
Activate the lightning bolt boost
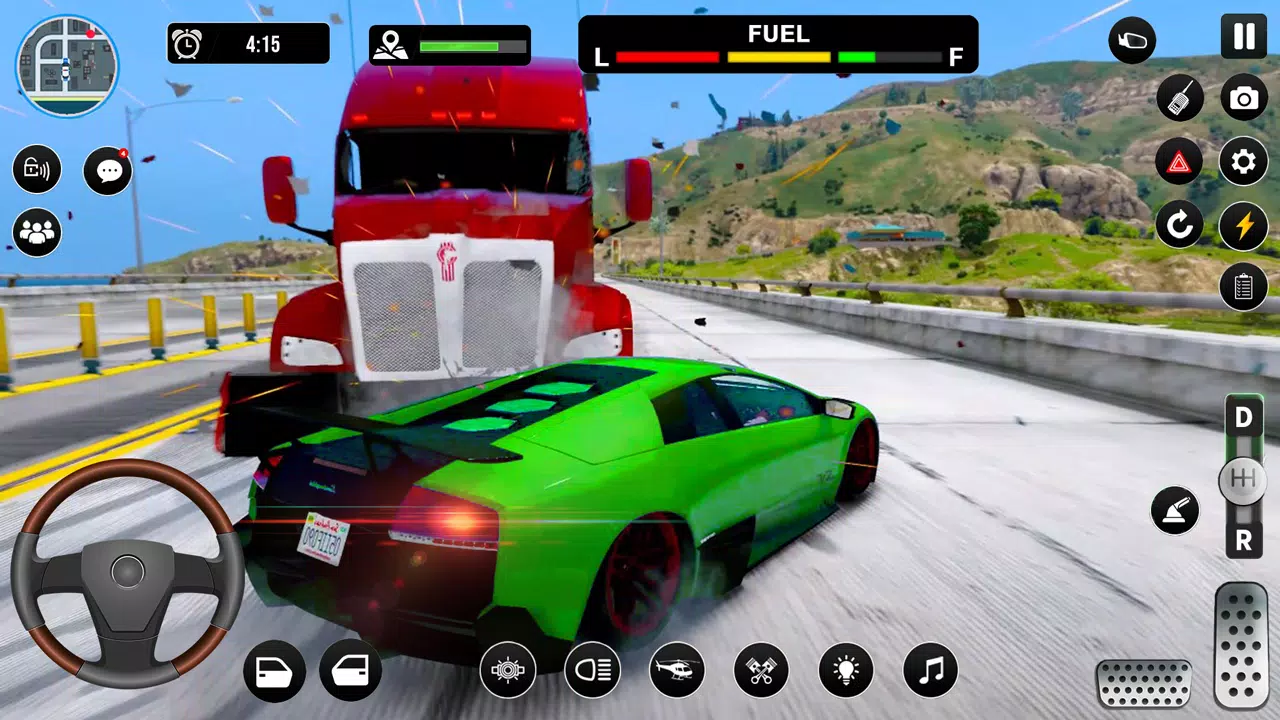[1243, 225]
